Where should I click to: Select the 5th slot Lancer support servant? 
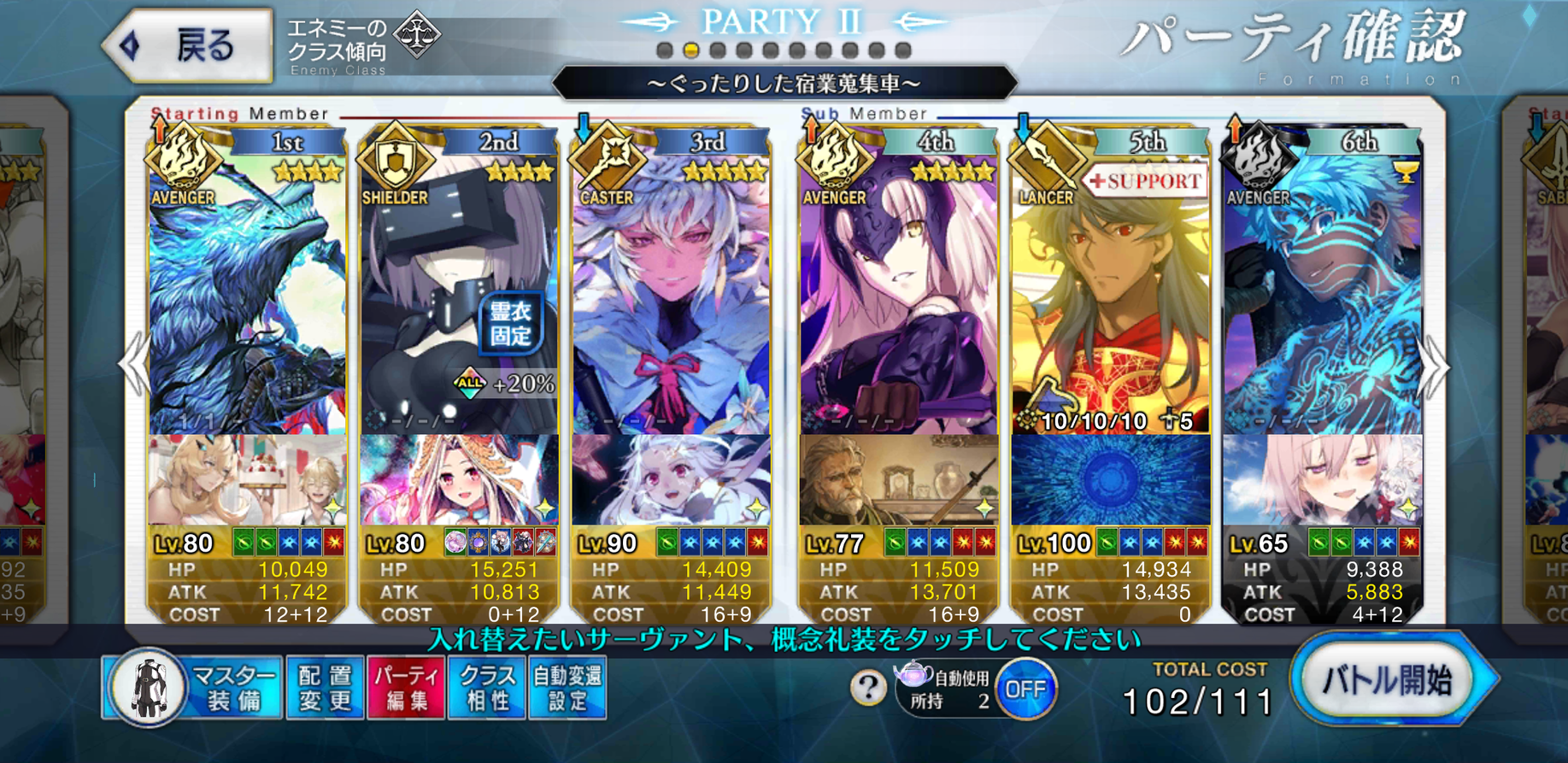(1109, 299)
